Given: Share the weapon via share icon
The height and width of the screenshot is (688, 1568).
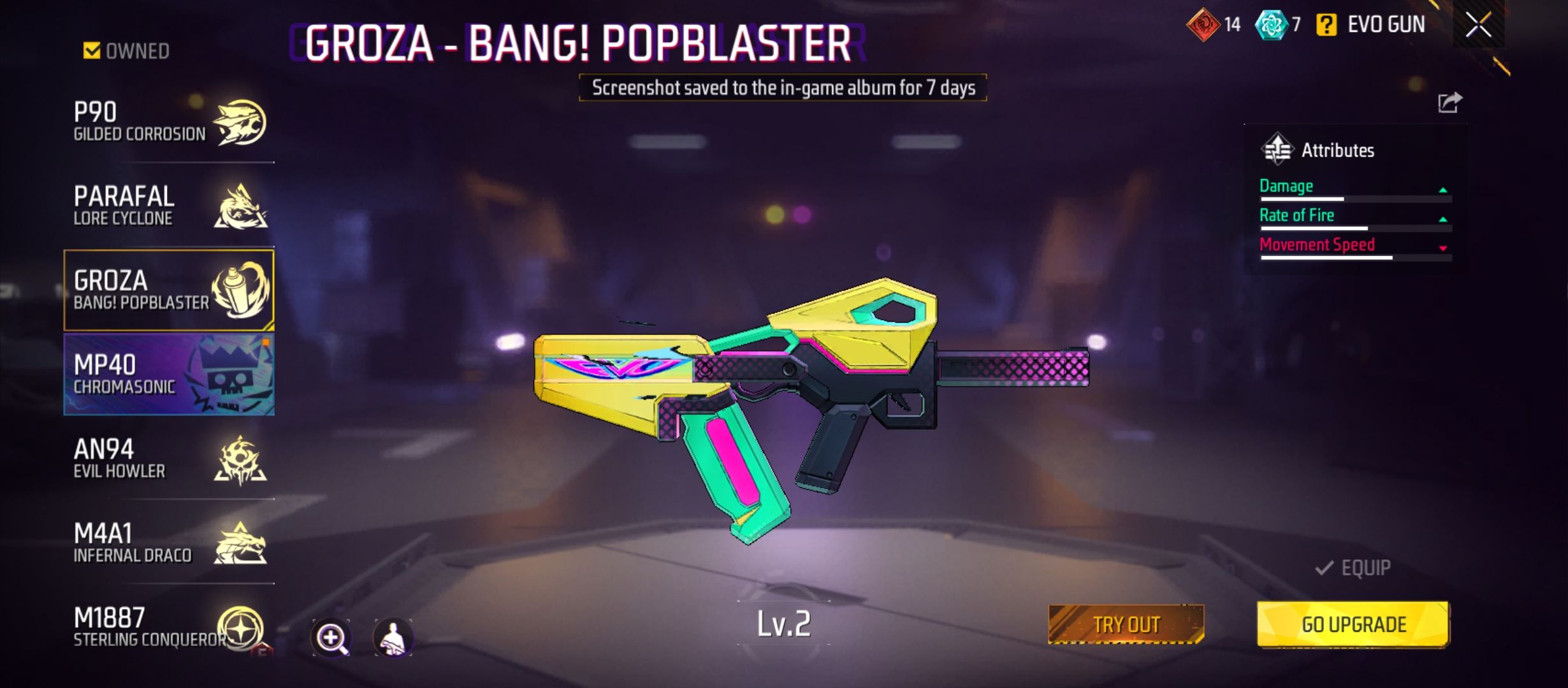Looking at the screenshot, I should pyautogui.click(x=1449, y=103).
